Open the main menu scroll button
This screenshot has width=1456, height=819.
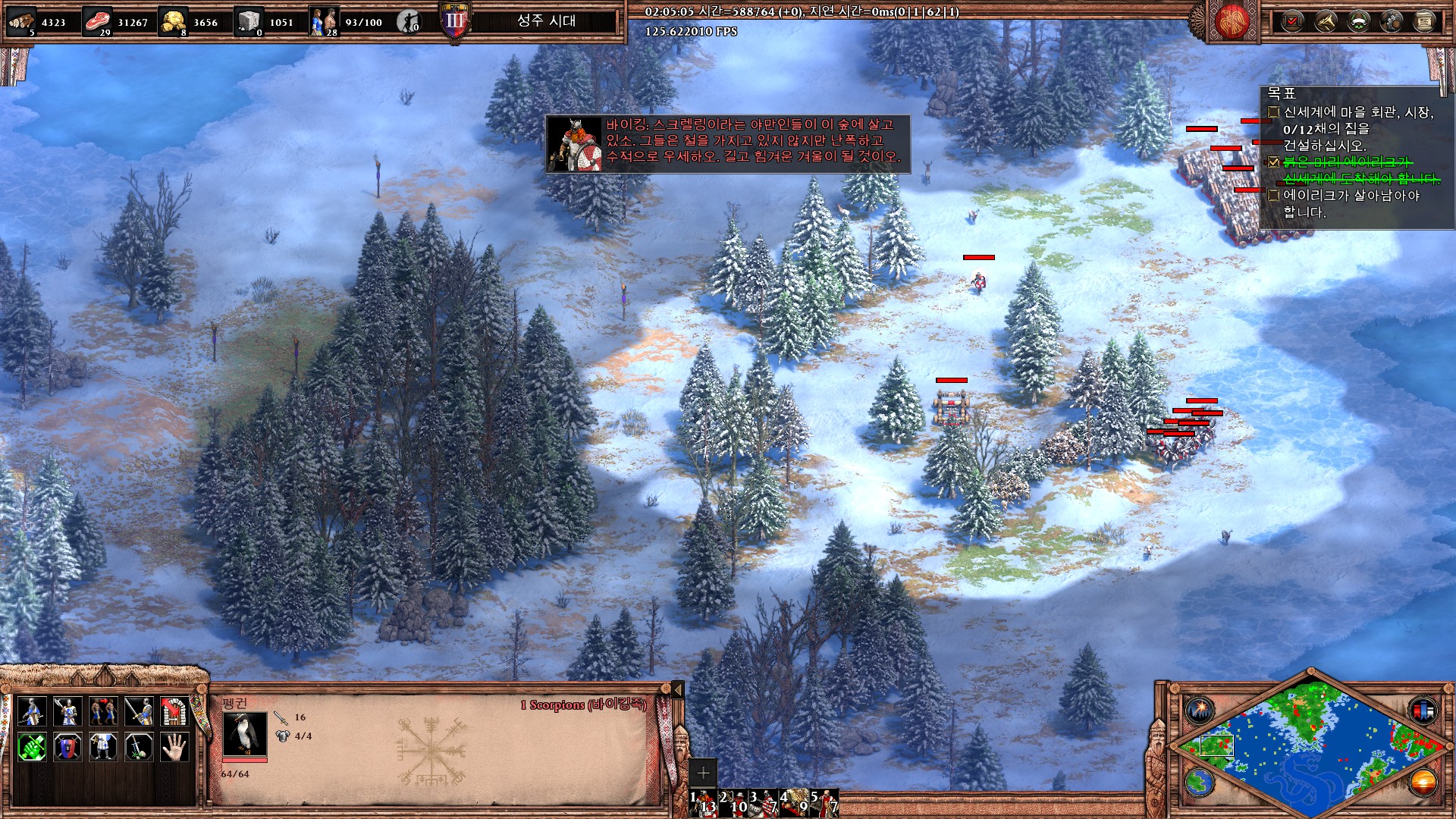click(x=1425, y=22)
